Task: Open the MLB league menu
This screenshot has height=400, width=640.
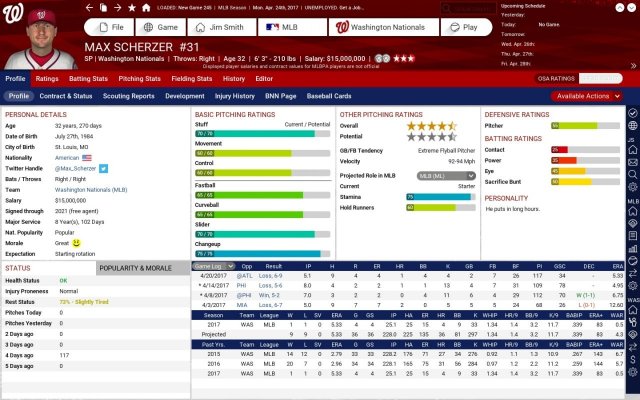Action: click(x=289, y=27)
